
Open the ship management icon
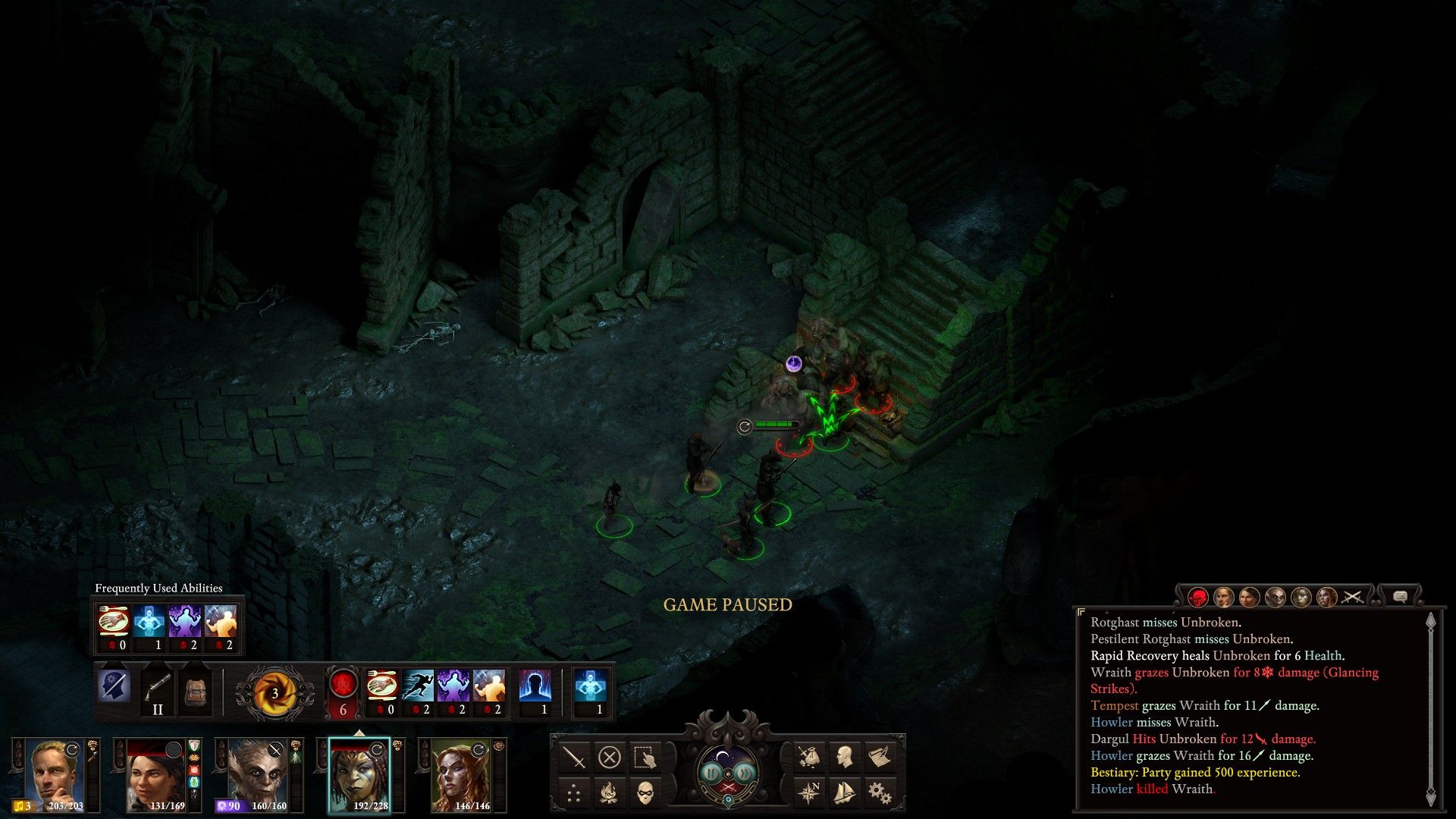tap(844, 793)
